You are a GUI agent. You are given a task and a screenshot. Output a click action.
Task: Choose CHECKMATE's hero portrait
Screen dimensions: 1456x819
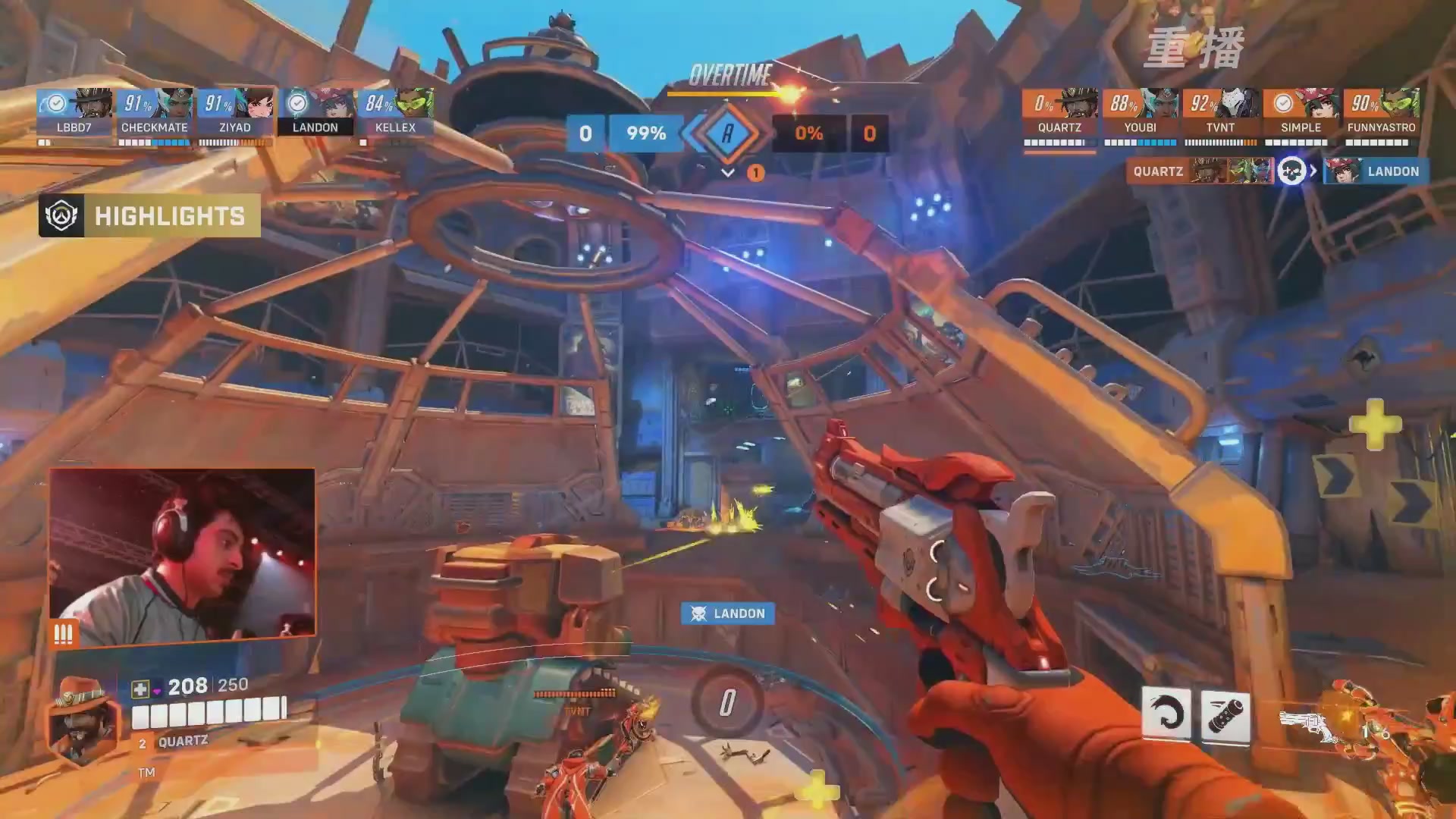tap(175, 104)
